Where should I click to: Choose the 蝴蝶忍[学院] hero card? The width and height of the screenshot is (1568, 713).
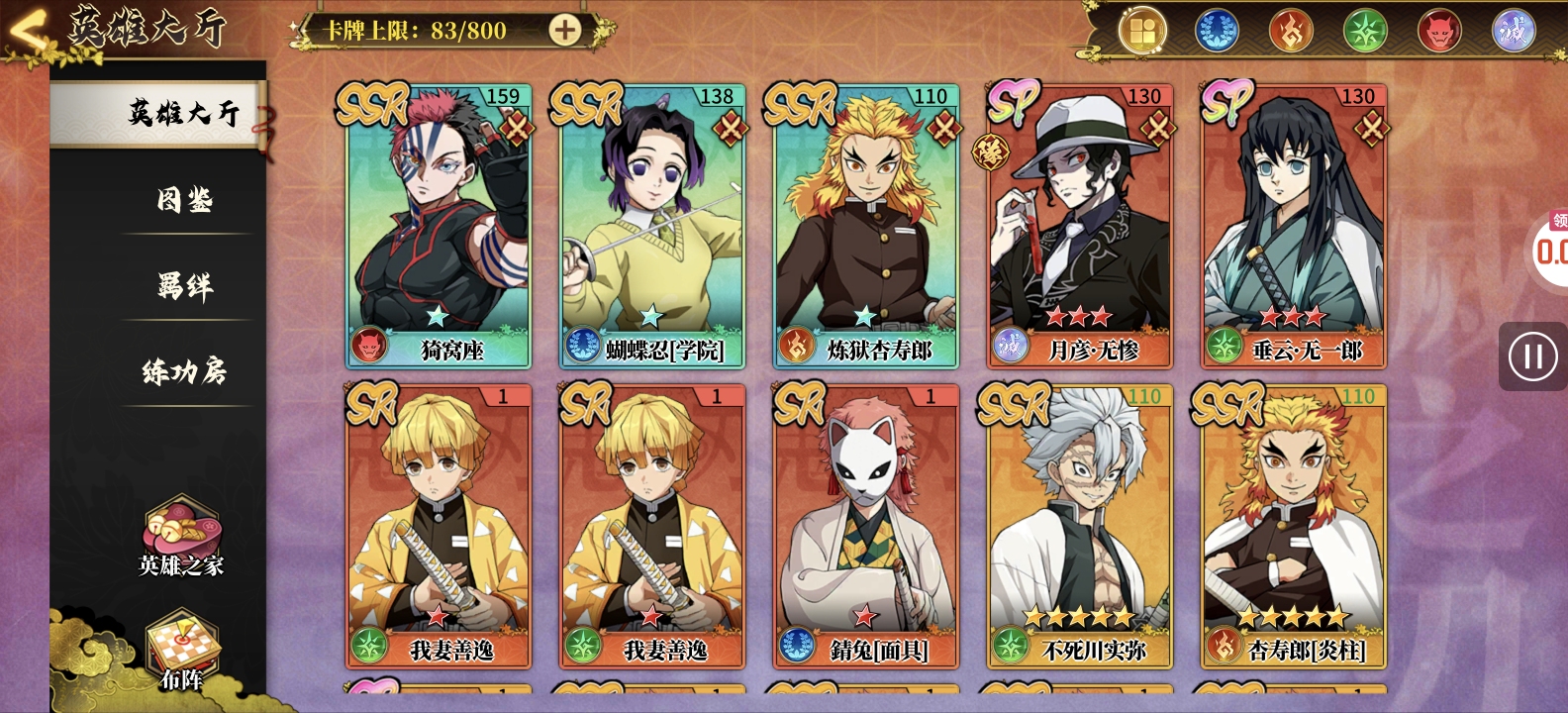[652, 227]
